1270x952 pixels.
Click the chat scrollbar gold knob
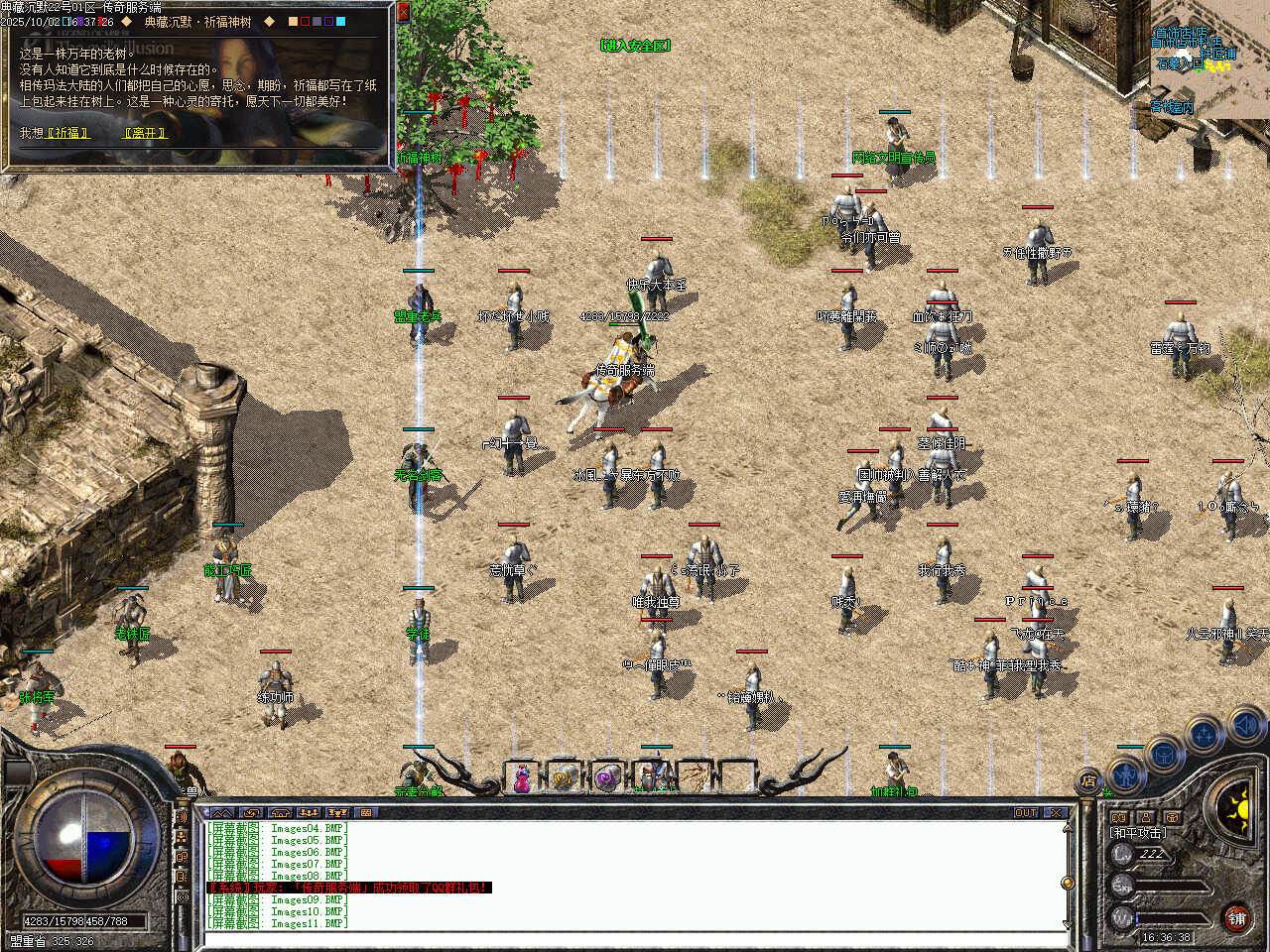coord(1068,882)
